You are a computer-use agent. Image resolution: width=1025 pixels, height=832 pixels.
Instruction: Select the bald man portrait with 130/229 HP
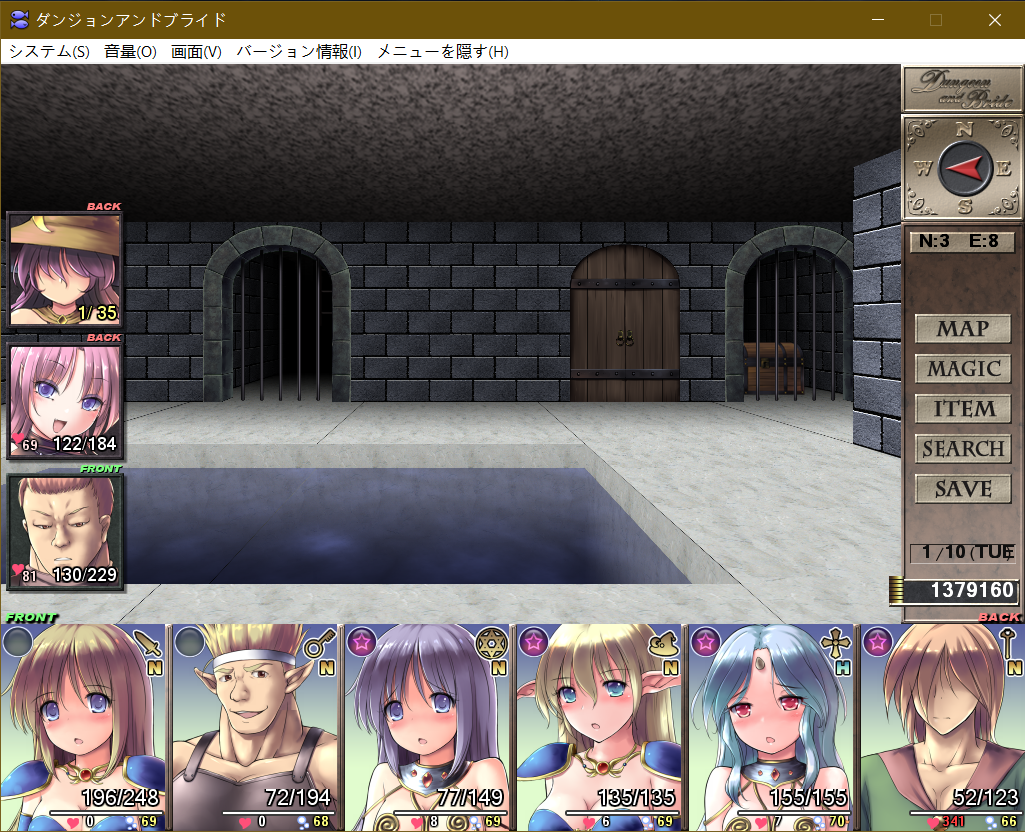(65, 531)
